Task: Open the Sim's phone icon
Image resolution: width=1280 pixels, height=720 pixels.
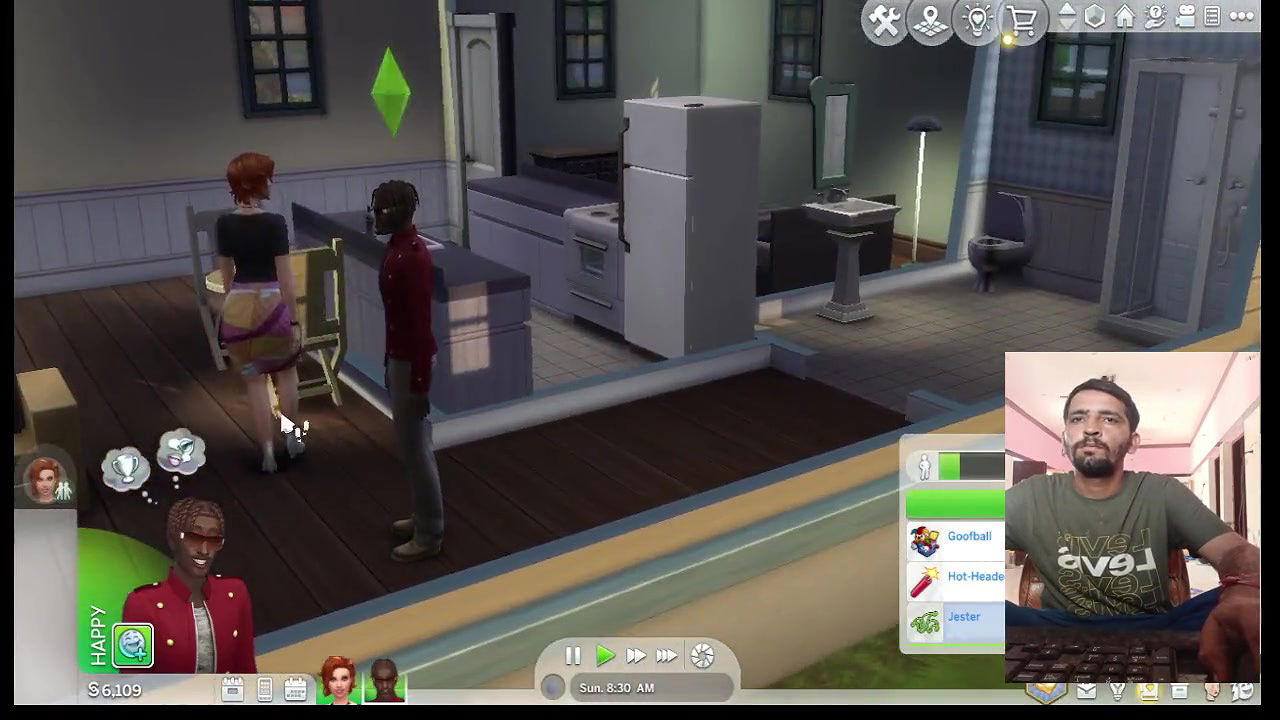Action: coord(264,688)
